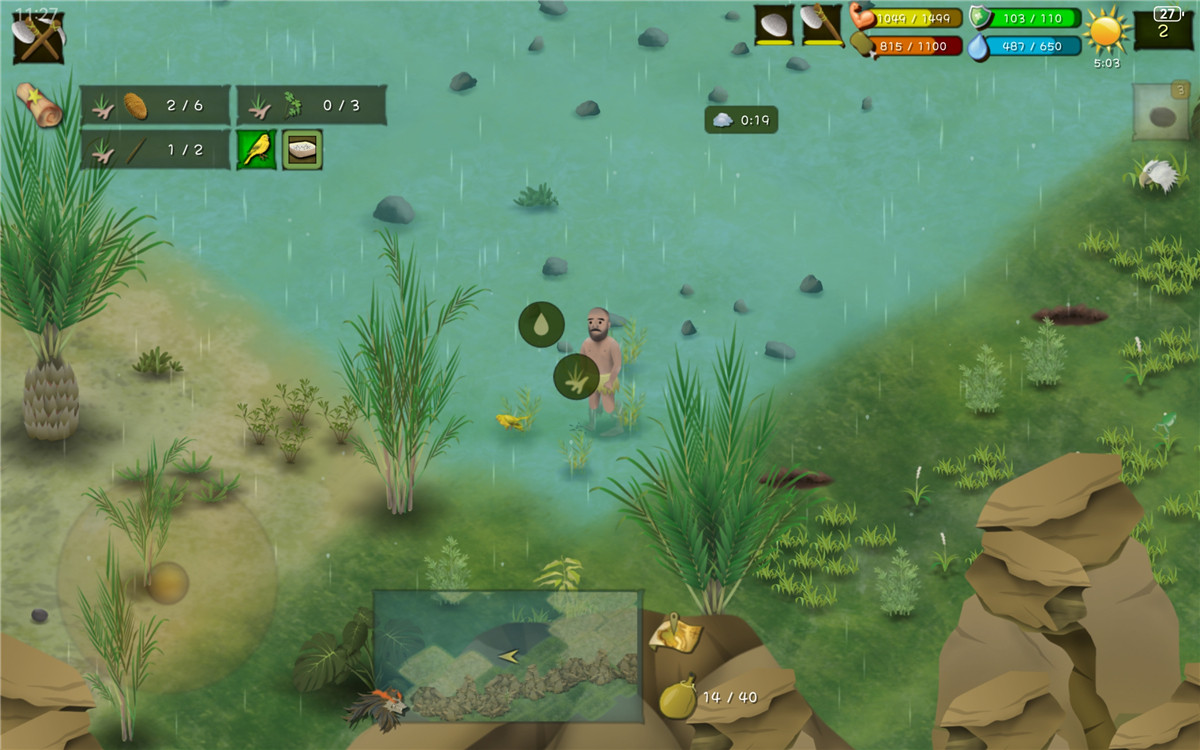Open the crafting menu with crossed tools
1200x750 pixels.
coord(38,38)
